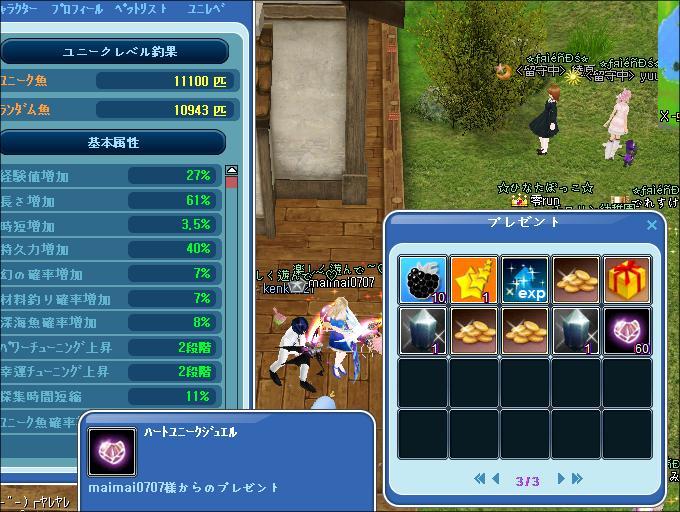Select the blackberry item slot

coord(423,279)
